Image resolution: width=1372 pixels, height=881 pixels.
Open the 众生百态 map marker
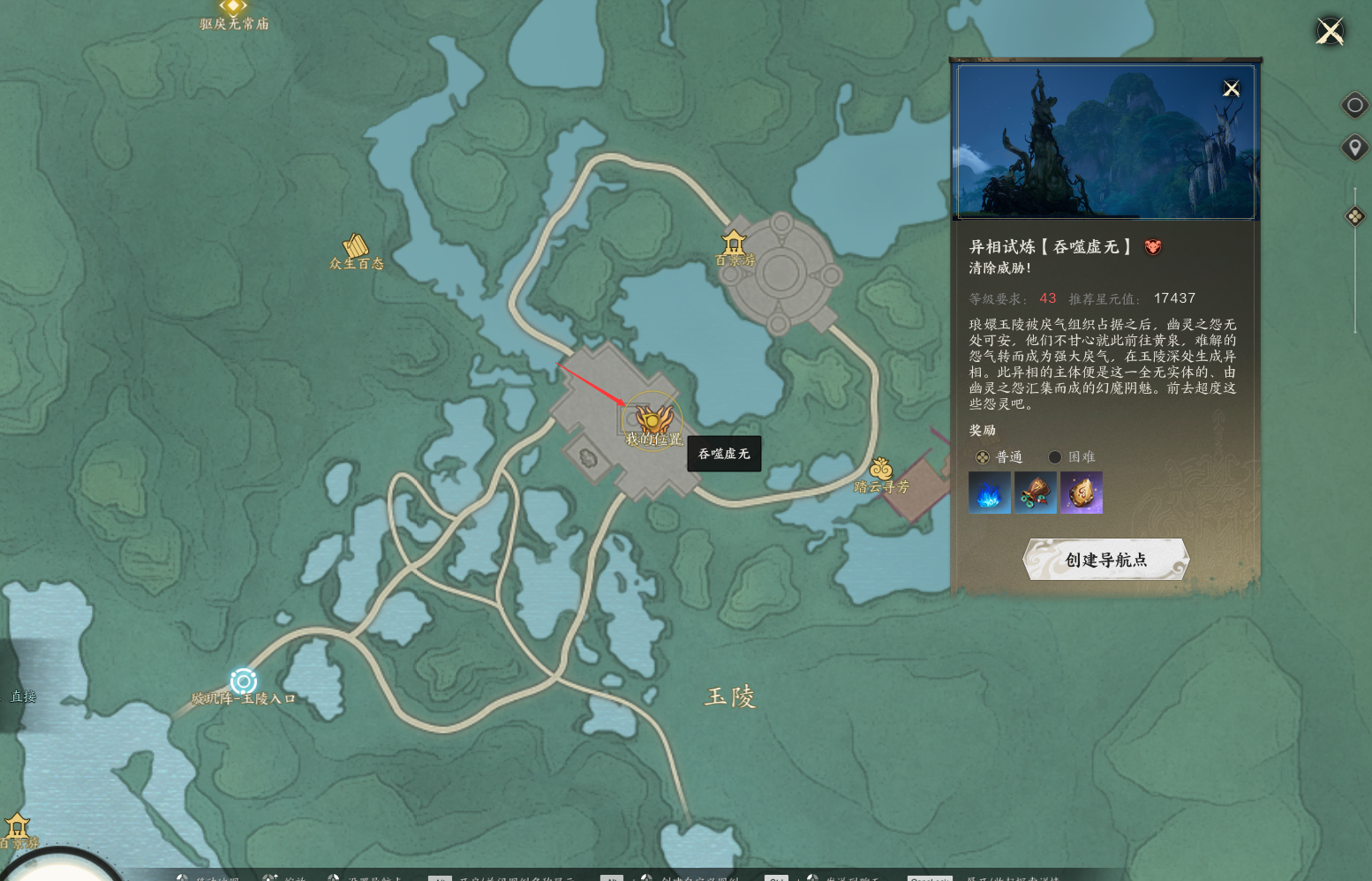click(x=355, y=245)
